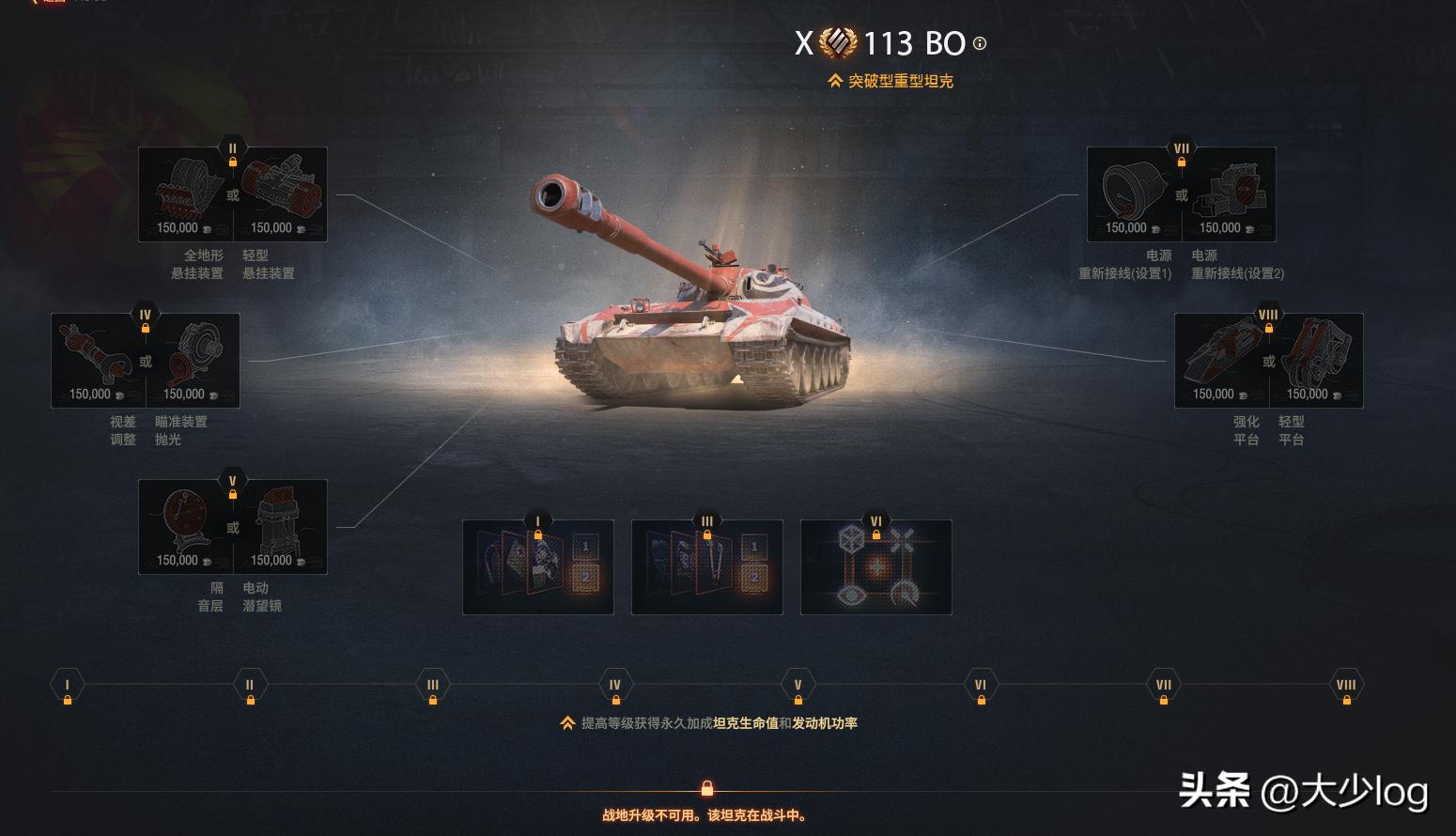
Task: Click level IV marker on the progress track
Action: tap(615, 685)
